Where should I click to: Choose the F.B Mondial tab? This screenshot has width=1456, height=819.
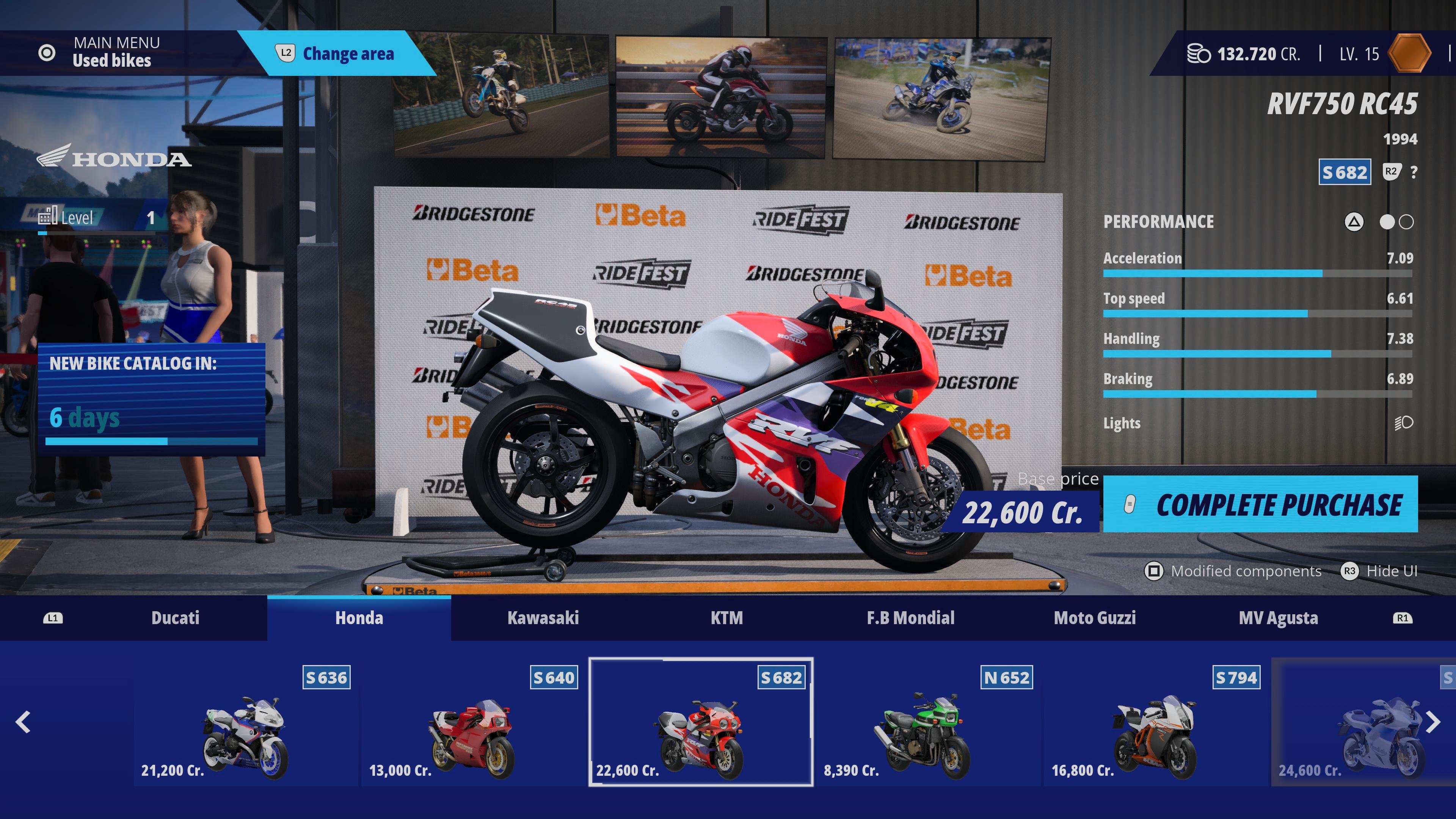click(910, 618)
